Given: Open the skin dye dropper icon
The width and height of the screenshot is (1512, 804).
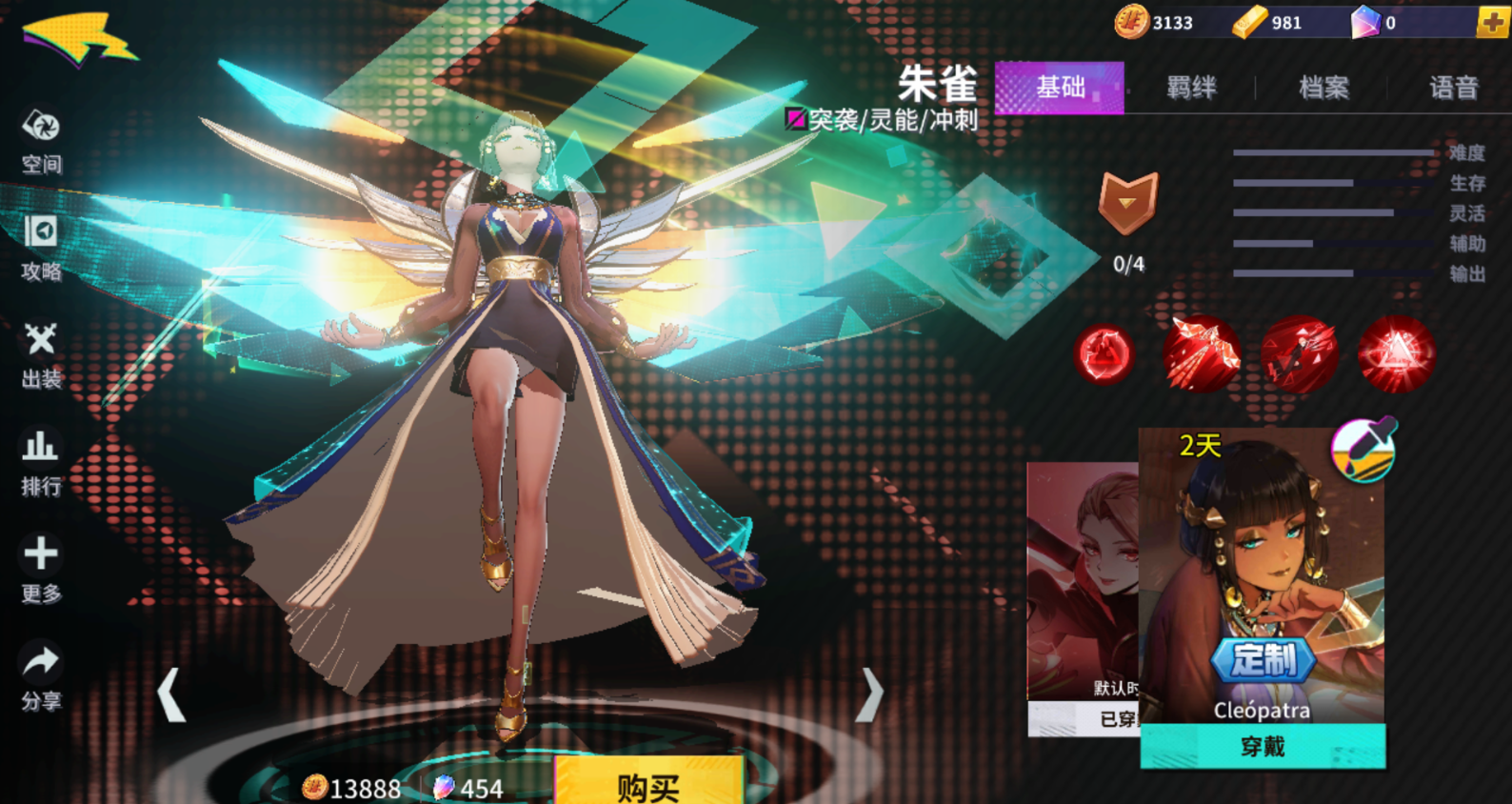Looking at the screenshot, I should [x=1363, y=448].
